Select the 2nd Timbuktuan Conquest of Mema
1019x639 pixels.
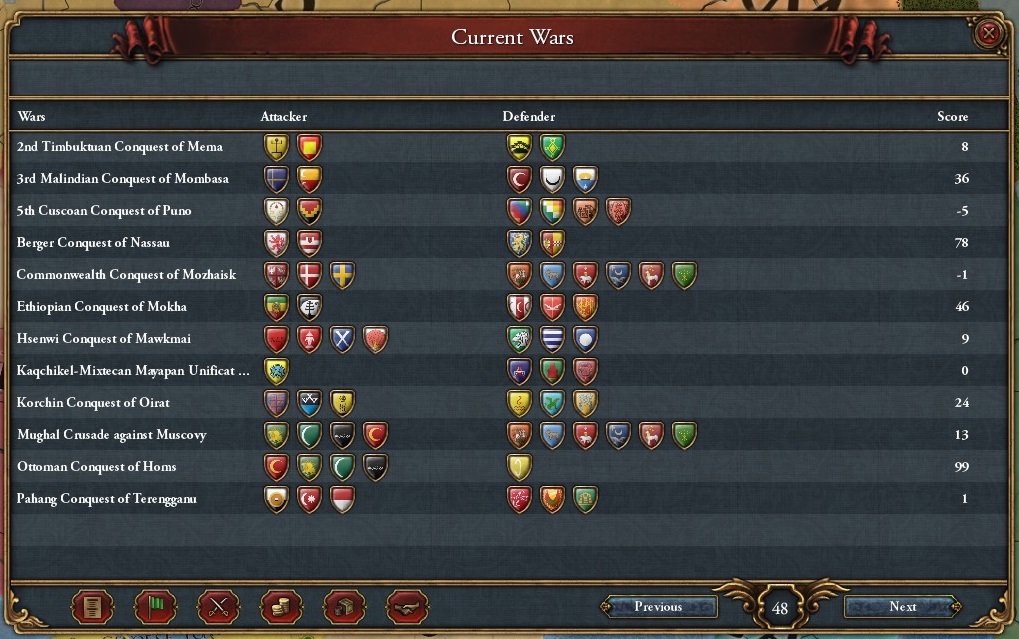[x=120, y=147]
